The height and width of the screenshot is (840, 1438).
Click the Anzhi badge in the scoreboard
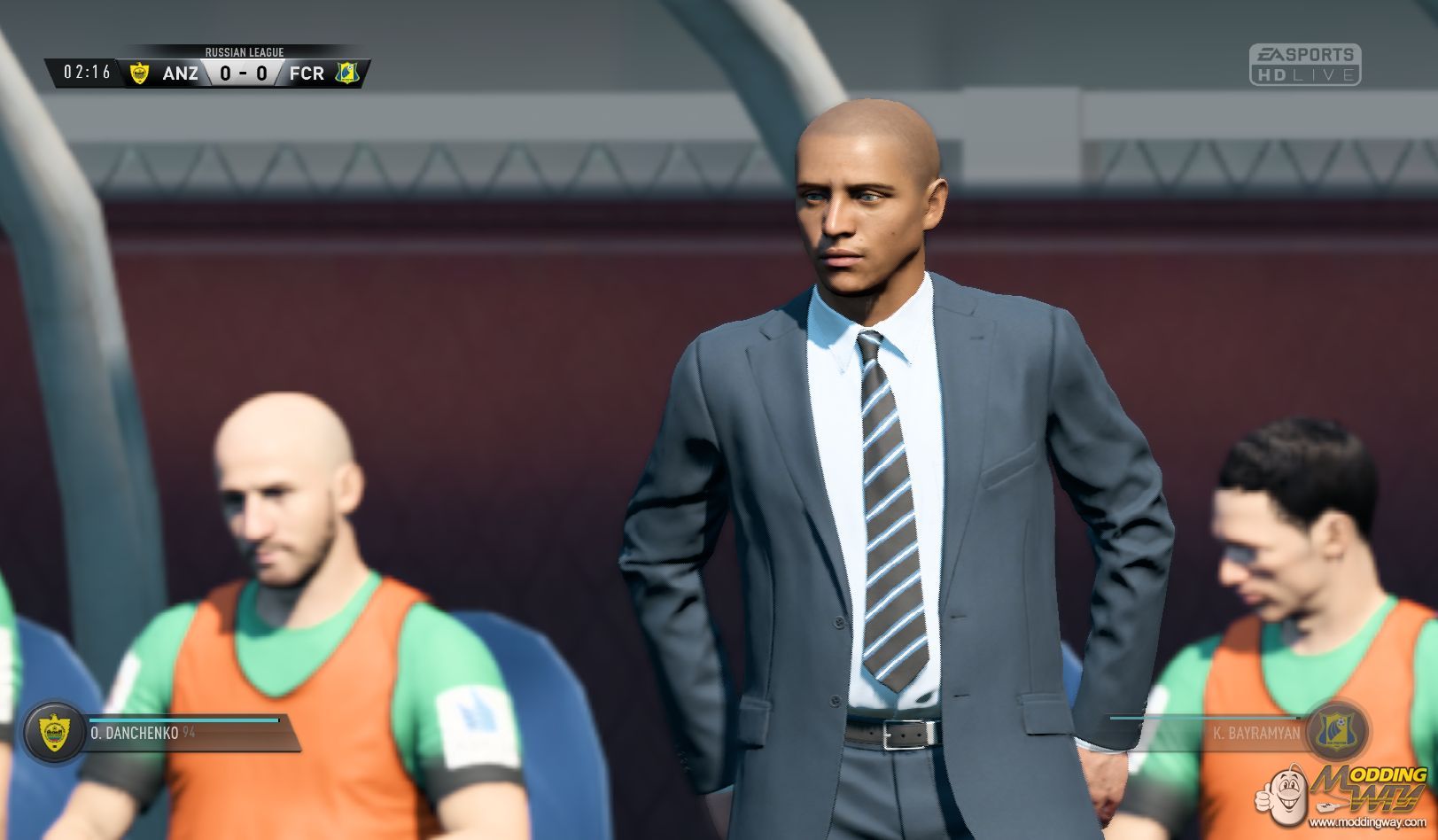[x=139, y=73]
